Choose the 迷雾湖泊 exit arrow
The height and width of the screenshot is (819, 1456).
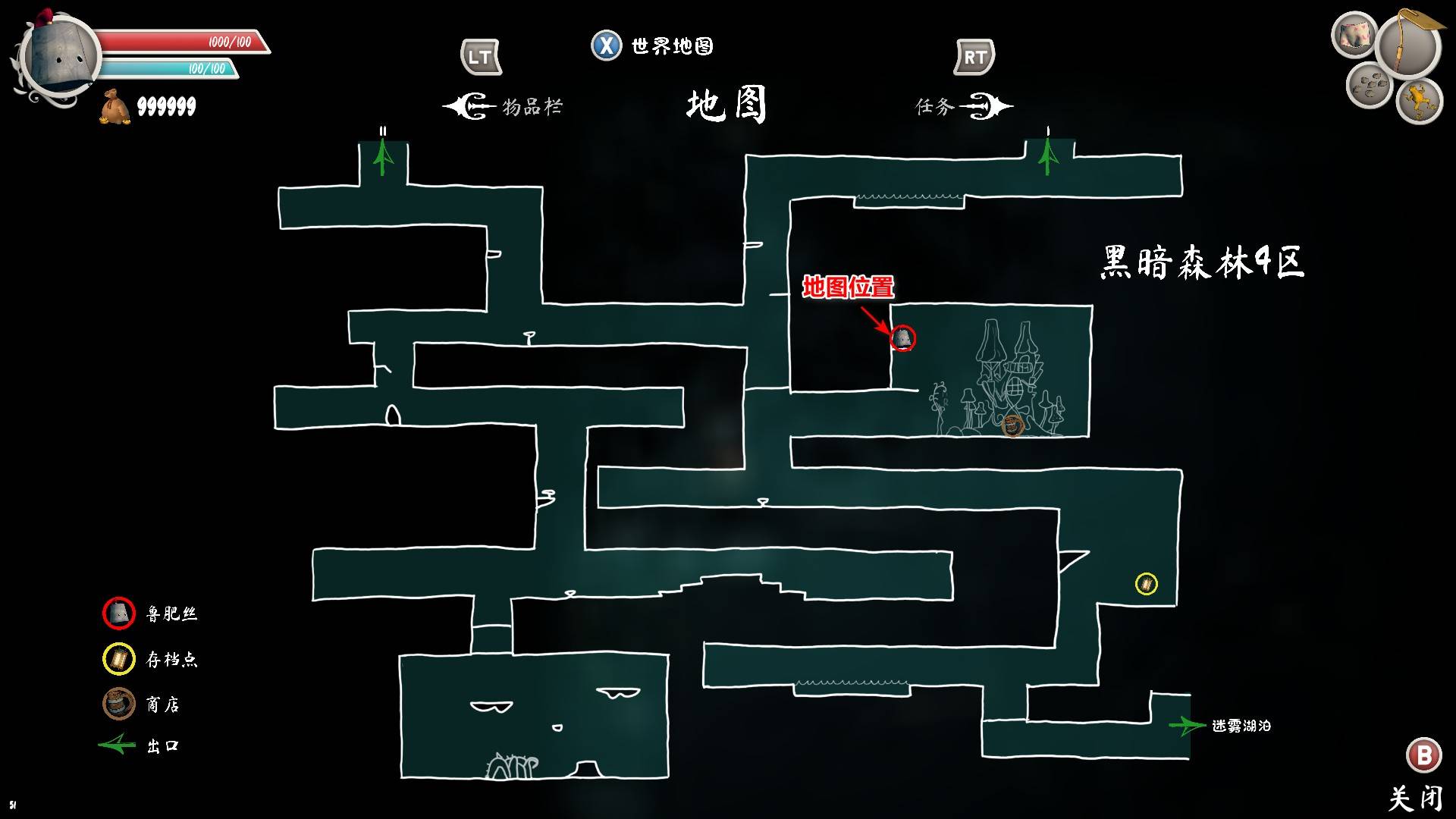pyautogui.click(x=1187, y=726)
